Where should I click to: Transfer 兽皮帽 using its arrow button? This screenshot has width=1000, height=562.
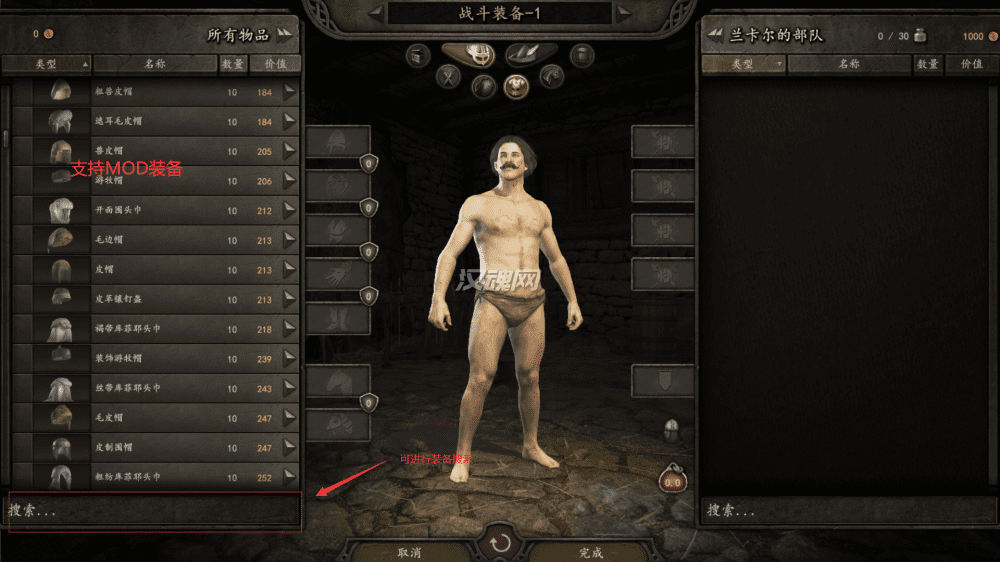click(290, 151)
